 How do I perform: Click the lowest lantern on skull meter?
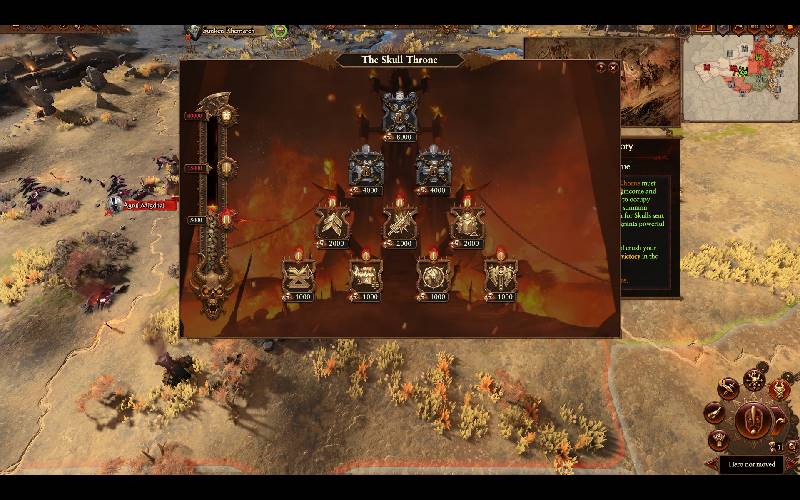226,217
